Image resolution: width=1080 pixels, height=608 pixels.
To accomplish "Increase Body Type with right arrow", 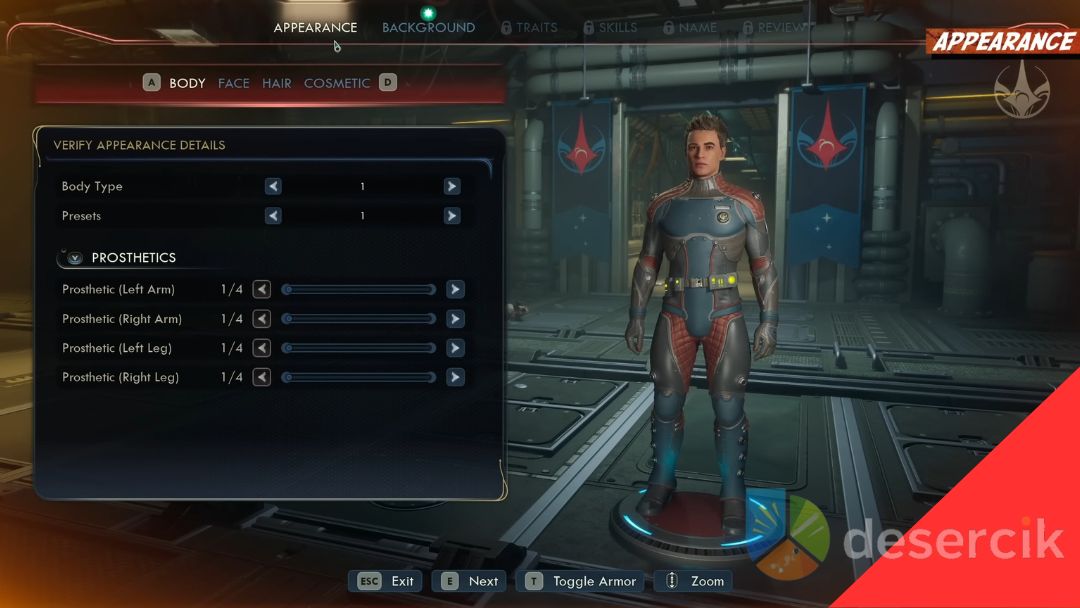I will tap(452, 187).
